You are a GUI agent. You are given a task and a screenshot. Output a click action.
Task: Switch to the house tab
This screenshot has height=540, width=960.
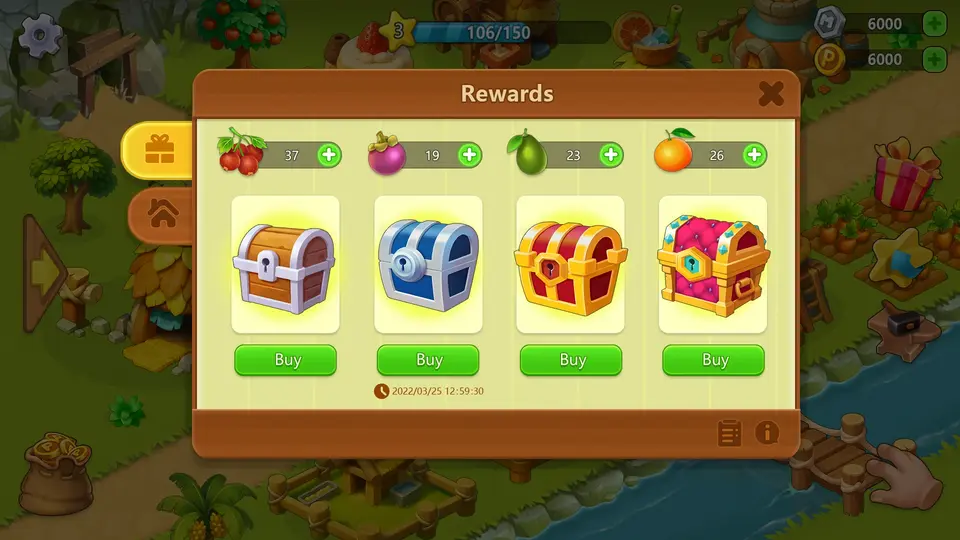(162, 213)
